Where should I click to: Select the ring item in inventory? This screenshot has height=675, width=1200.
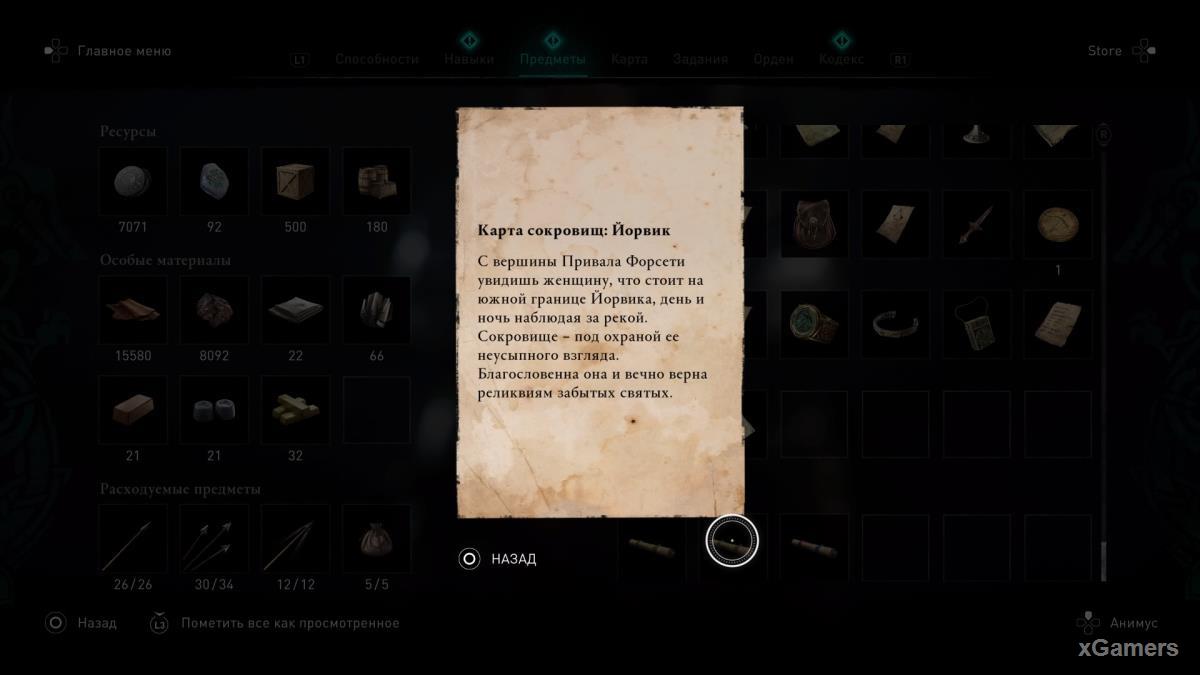point(814,322)
